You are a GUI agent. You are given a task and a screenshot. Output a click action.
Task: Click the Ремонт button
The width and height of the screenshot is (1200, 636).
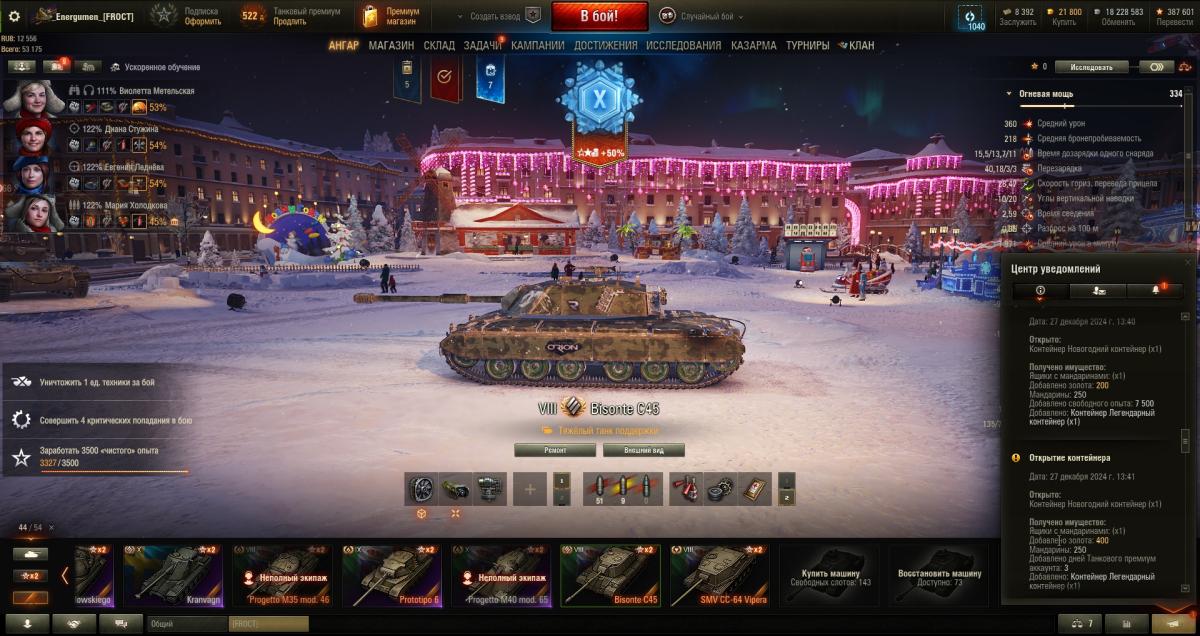[554, 450]
